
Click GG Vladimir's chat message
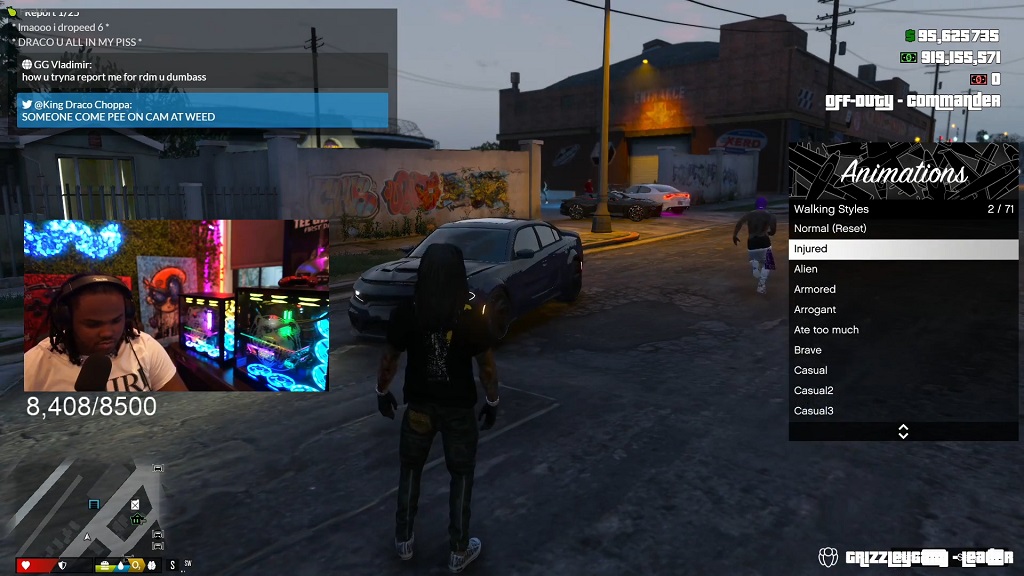(x=202, y=70)
